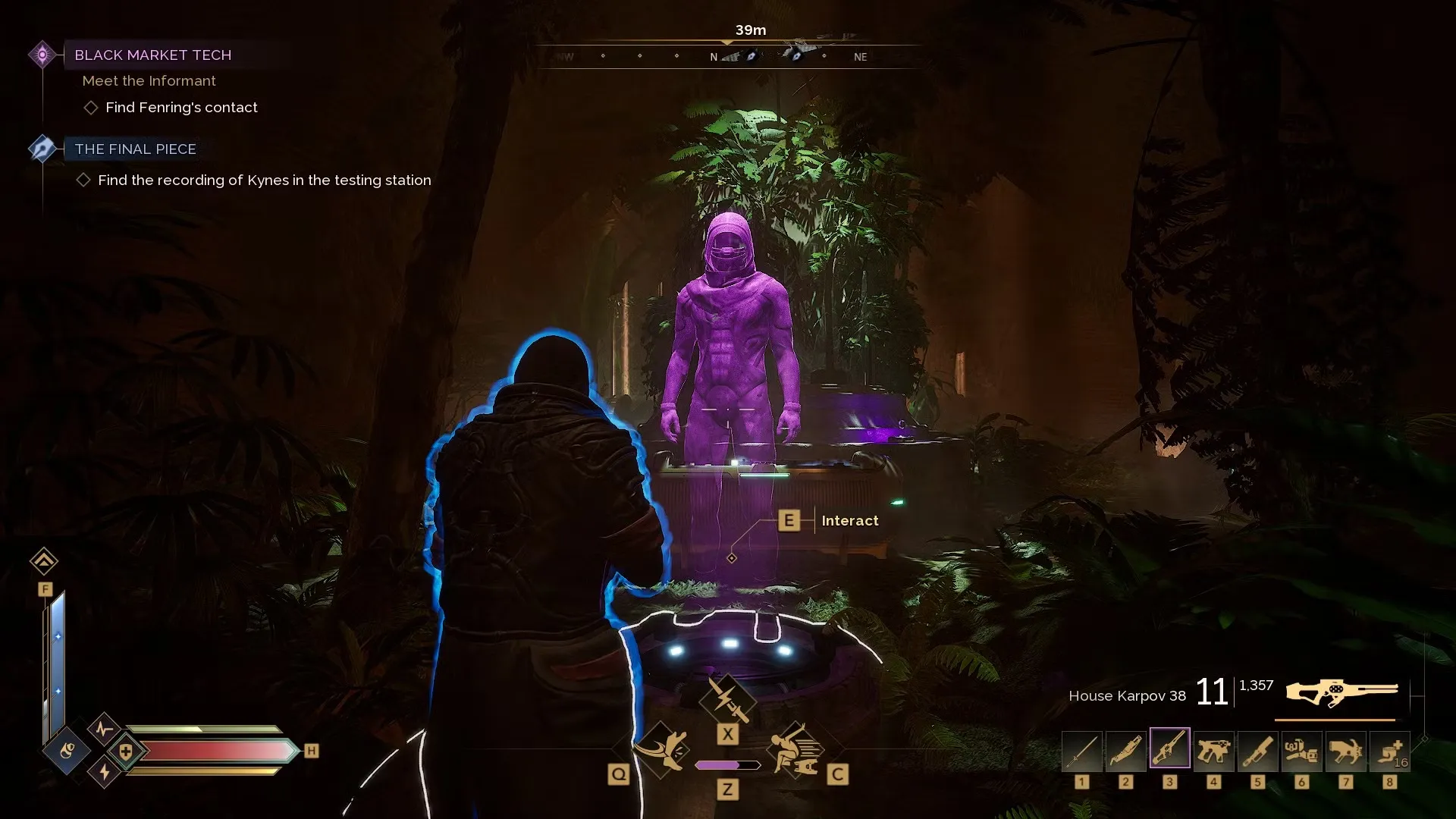
Task: Select the shield-cross health icon
Action: tap(126, 752)
